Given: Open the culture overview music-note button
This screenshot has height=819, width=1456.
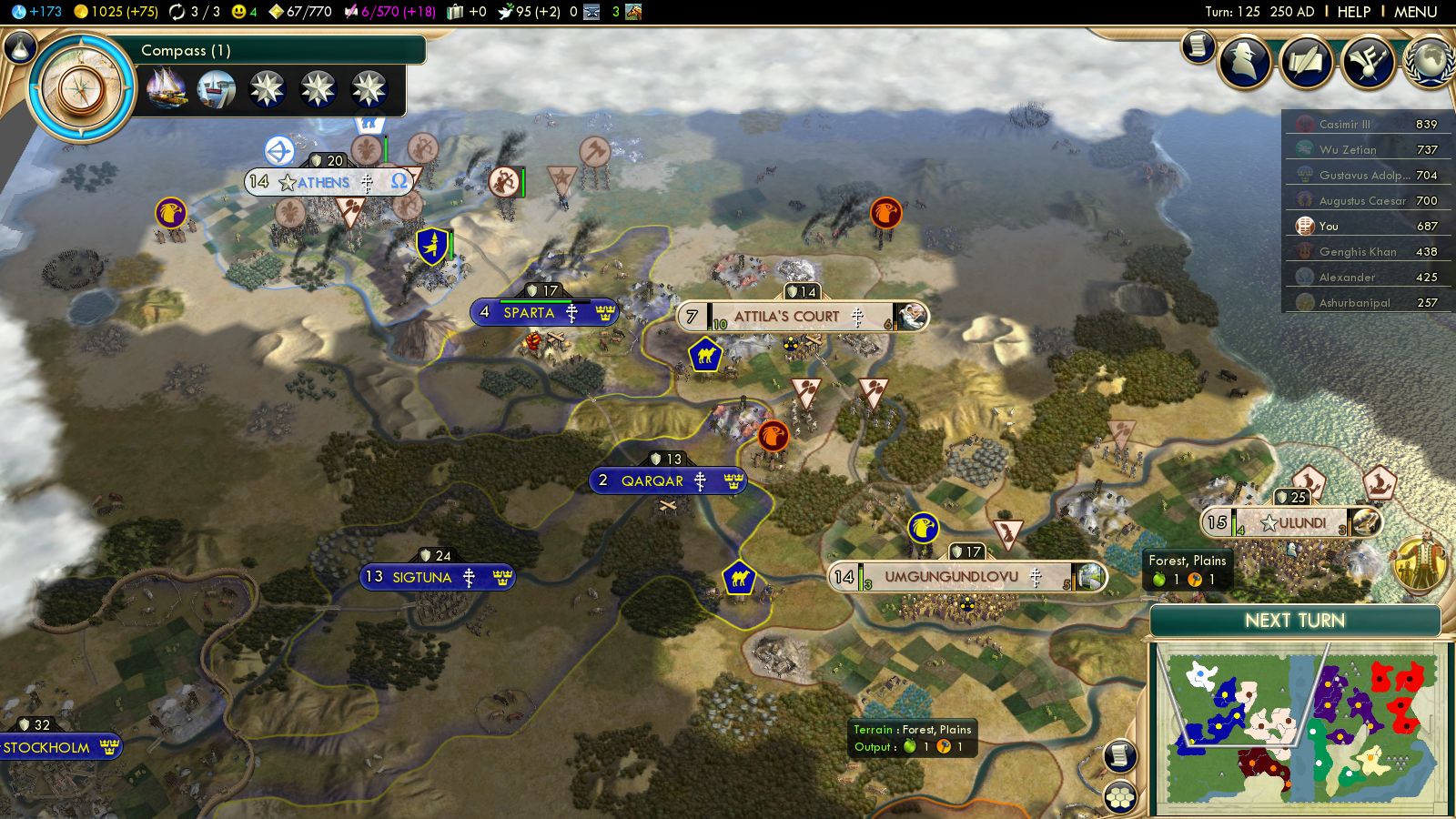Looking at the screenshot, I should (x=1367, y=61).
